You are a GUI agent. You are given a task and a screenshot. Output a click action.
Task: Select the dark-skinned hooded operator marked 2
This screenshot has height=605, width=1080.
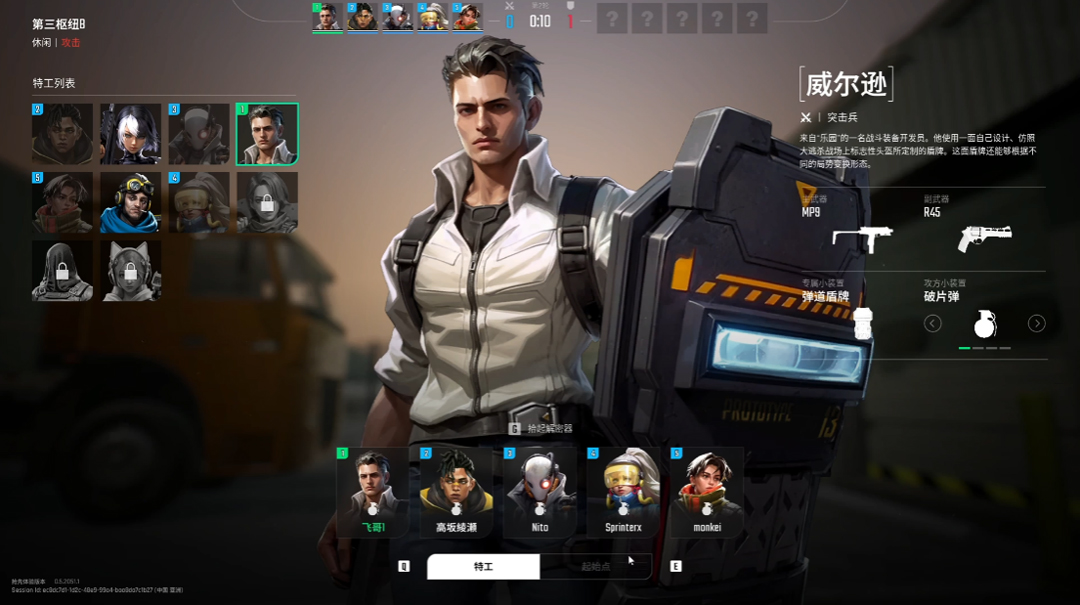62,134
